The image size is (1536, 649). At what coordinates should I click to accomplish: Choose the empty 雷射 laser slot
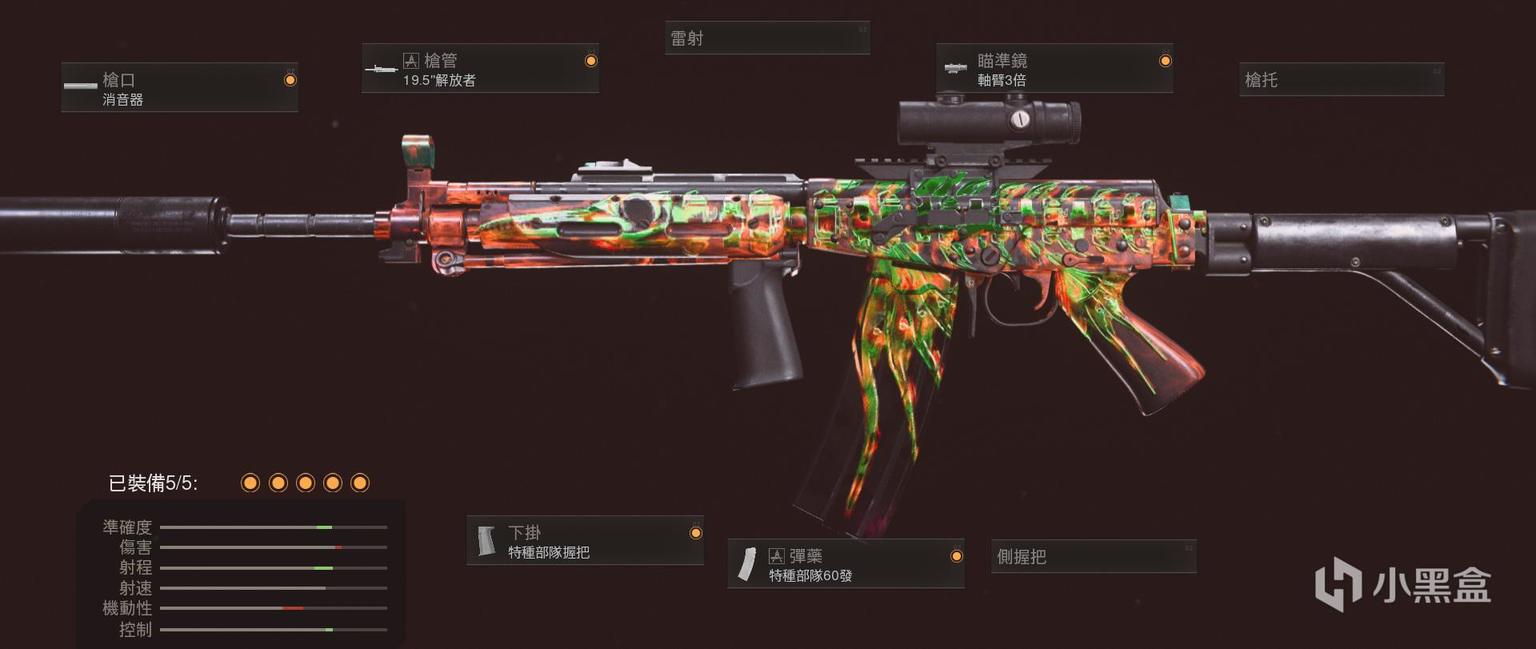(x=767, y=38)
